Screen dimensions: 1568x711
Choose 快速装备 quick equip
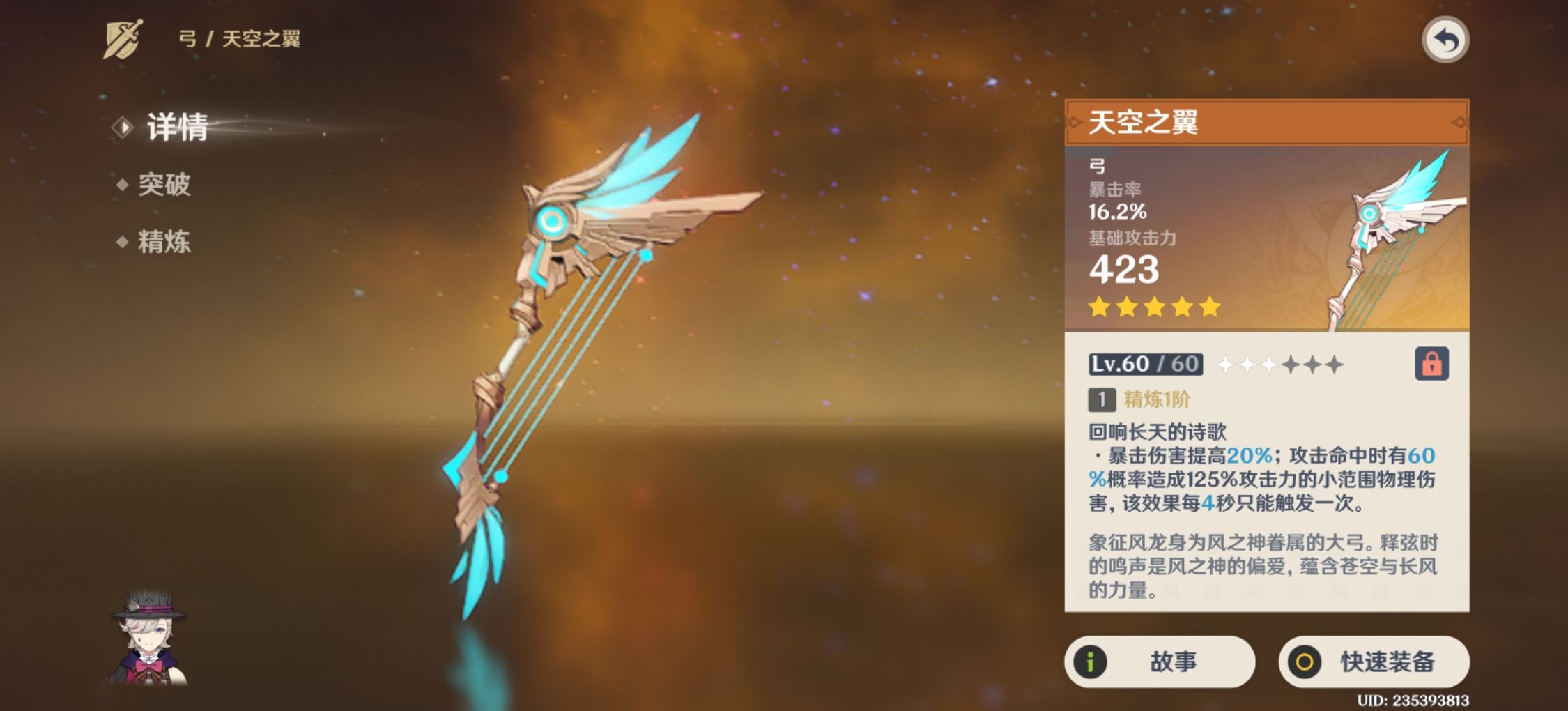[1374, 662]
